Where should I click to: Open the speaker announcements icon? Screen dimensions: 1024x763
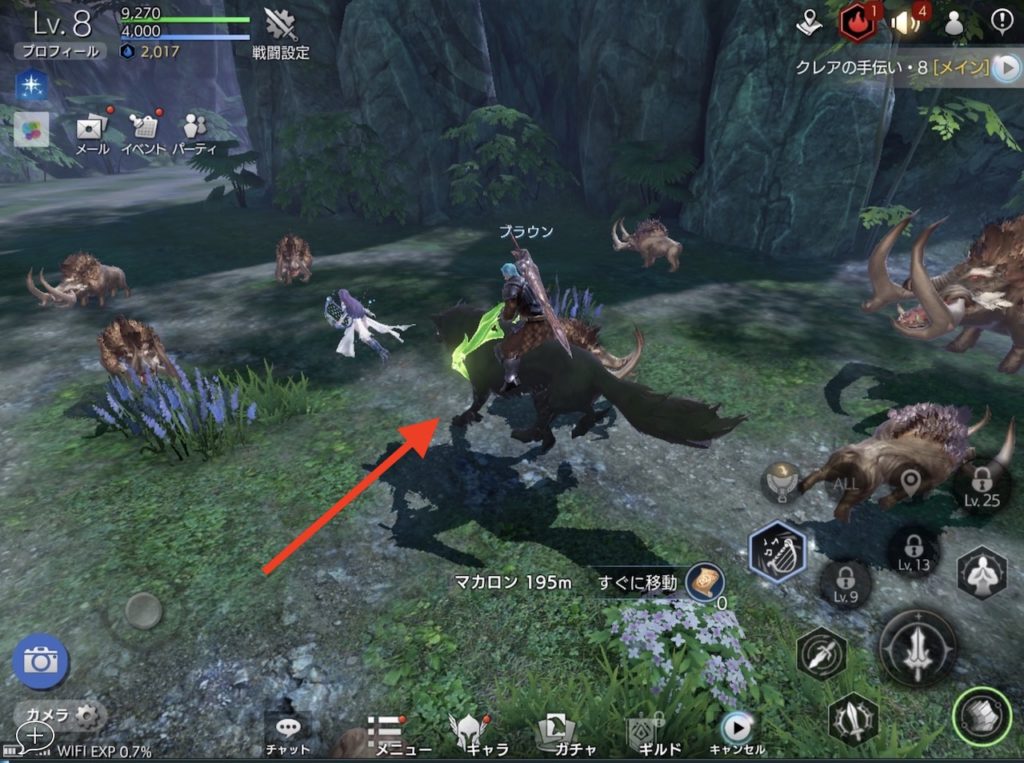906,22
